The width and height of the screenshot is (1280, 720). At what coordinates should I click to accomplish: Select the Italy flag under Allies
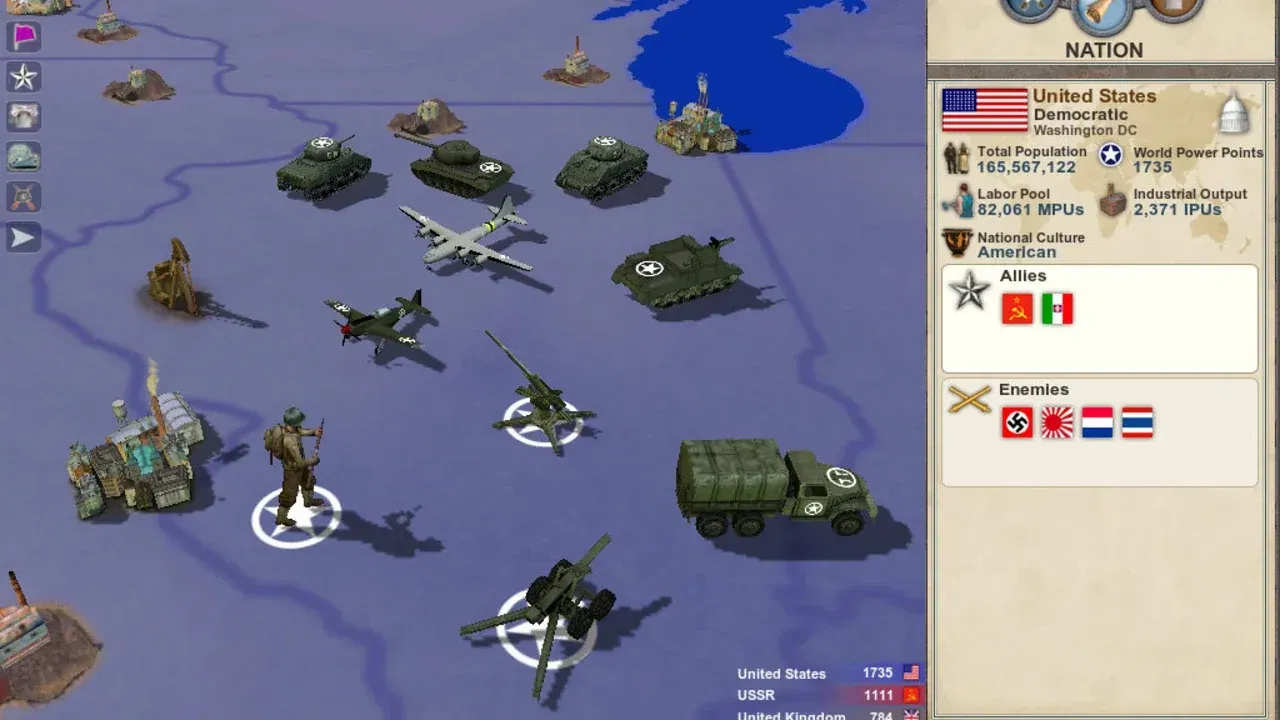[1057, 309]
